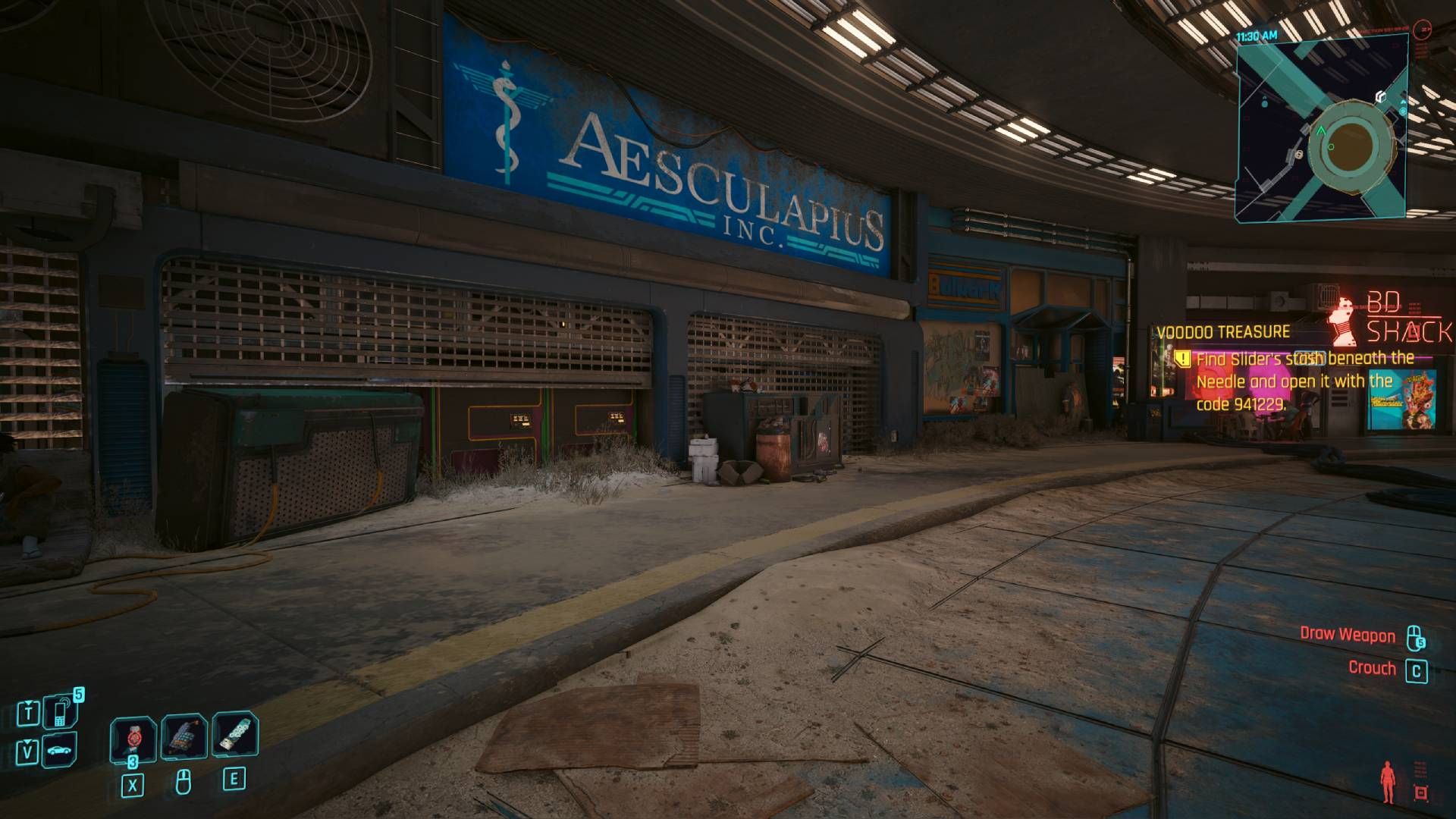Image resolution: width=1456 pixels, height=819 pixels.
Task: Expand the V vehicle shortcut chevron
Action: pos(27,741)
